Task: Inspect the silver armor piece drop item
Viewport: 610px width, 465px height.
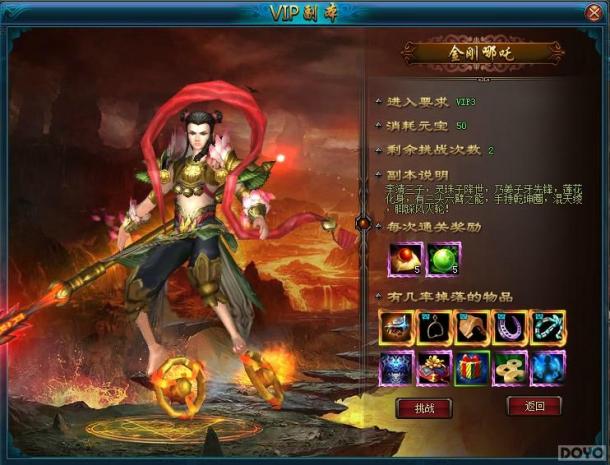Action: click(x=396, y=328)
